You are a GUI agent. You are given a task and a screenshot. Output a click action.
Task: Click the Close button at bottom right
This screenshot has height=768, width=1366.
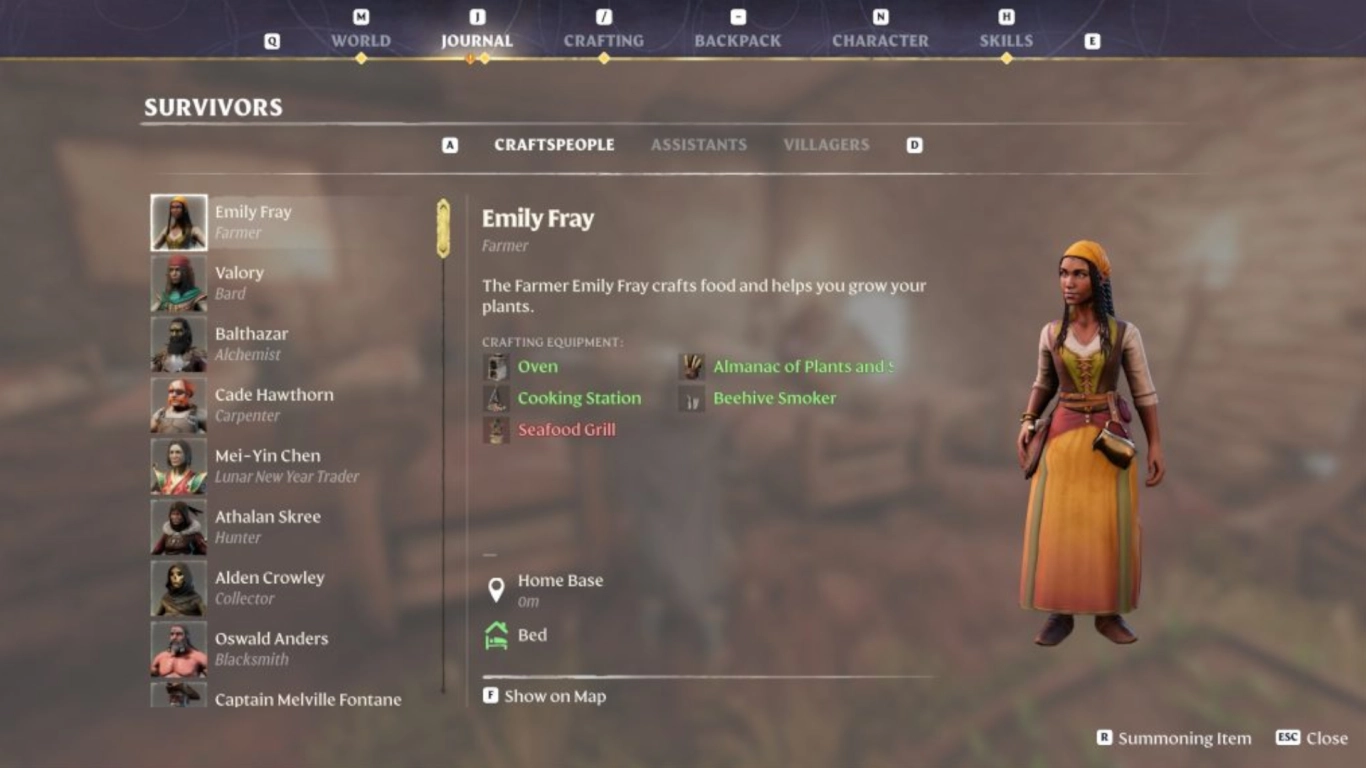[x=1311, y=738]
